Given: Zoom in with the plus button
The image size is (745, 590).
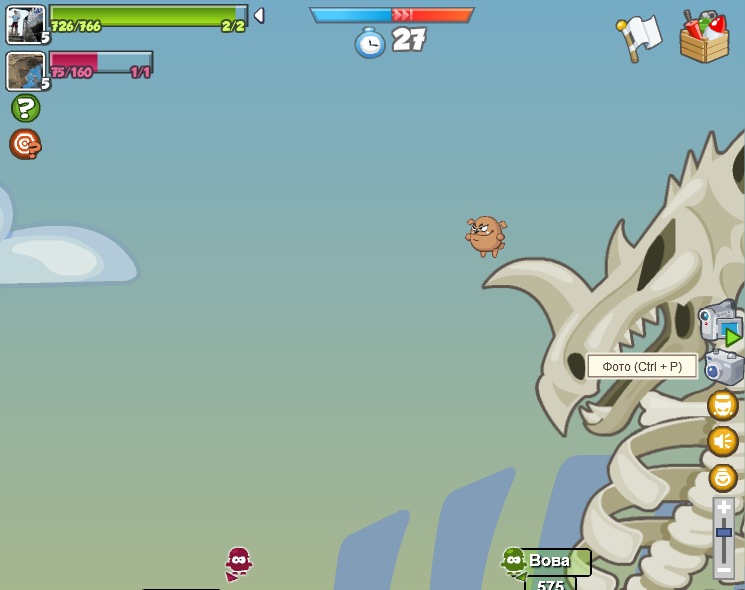Looking at the screenshot, I should (x=723, y=508).
